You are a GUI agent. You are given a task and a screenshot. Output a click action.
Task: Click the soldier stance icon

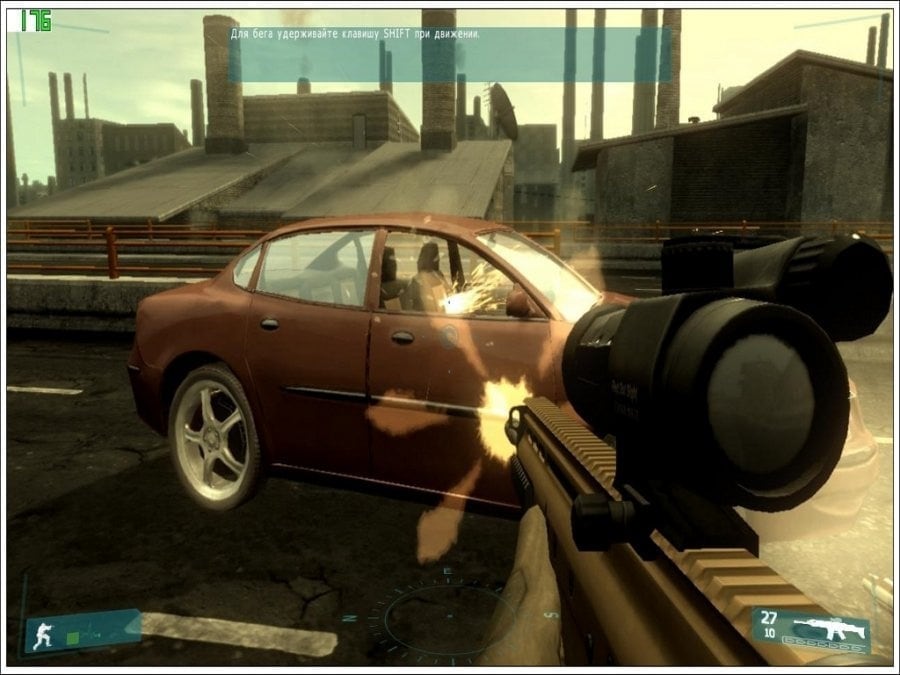click(x=43, y=634)
